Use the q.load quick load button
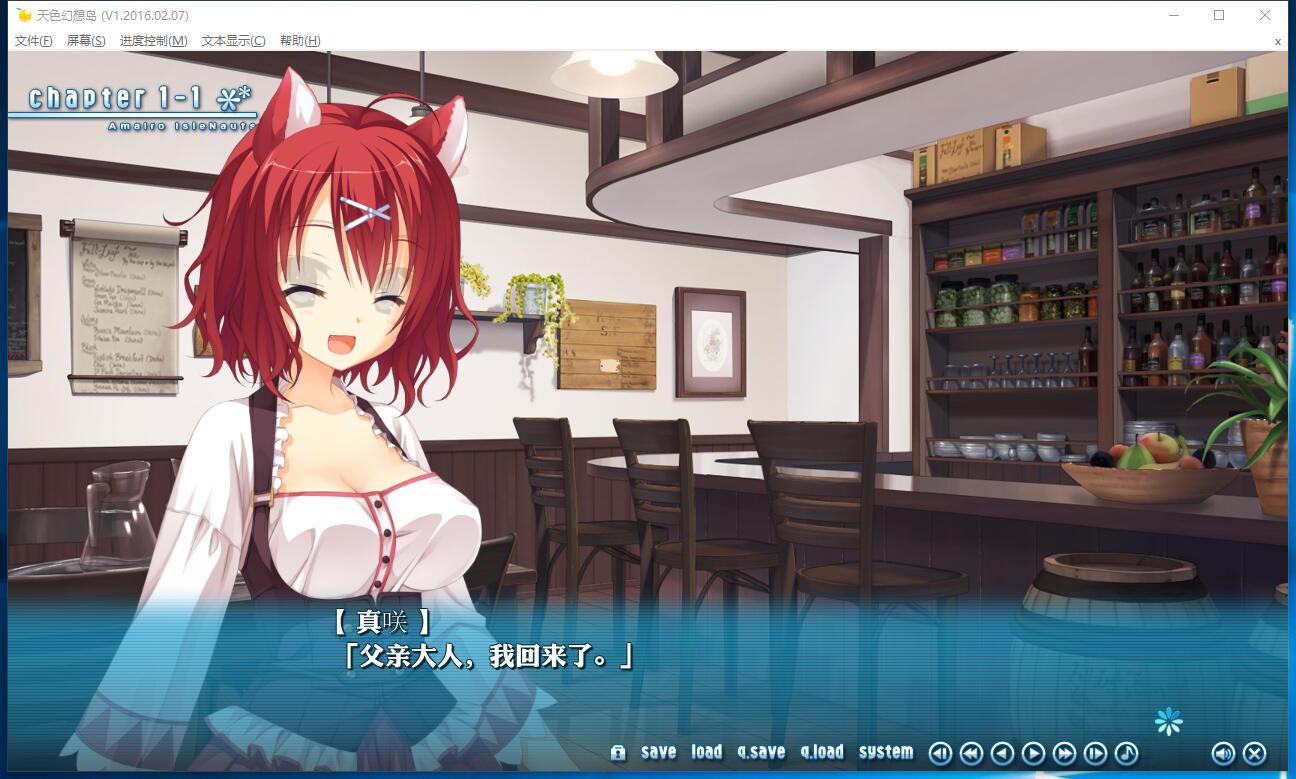1296x779 pixels. 822,752
